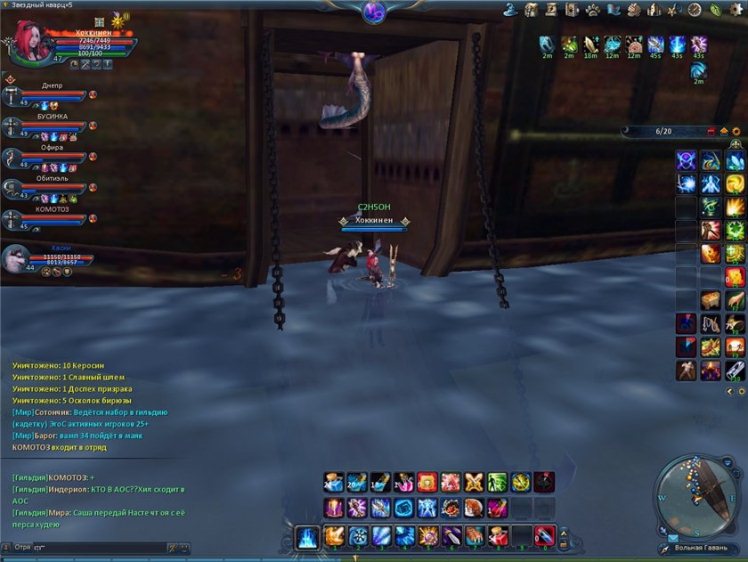Click the 6/20 bag counter header

click(663, 131)
